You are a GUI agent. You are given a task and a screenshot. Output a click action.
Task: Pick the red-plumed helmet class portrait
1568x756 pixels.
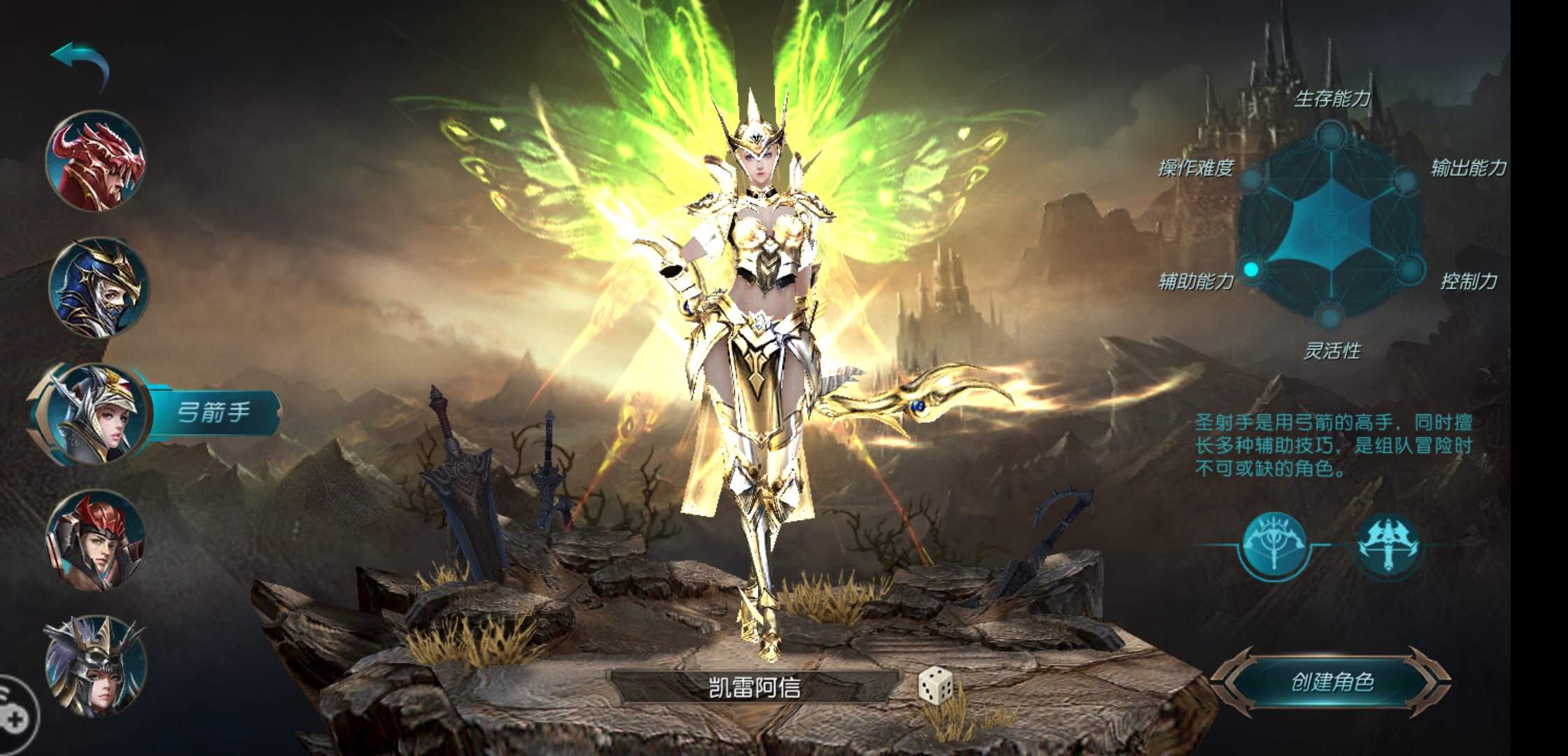96,540
